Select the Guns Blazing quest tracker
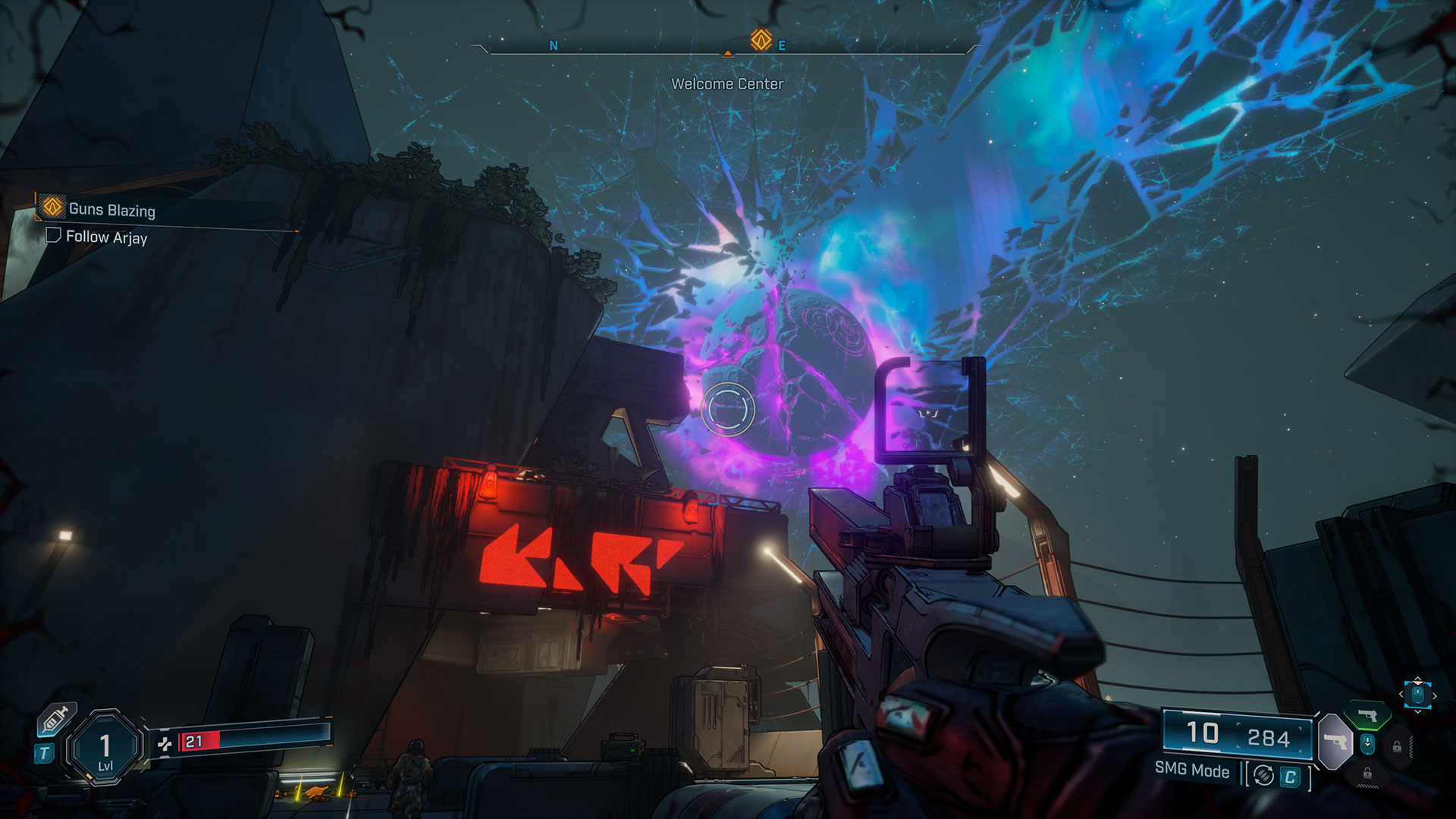 click(x=111, y=209)
